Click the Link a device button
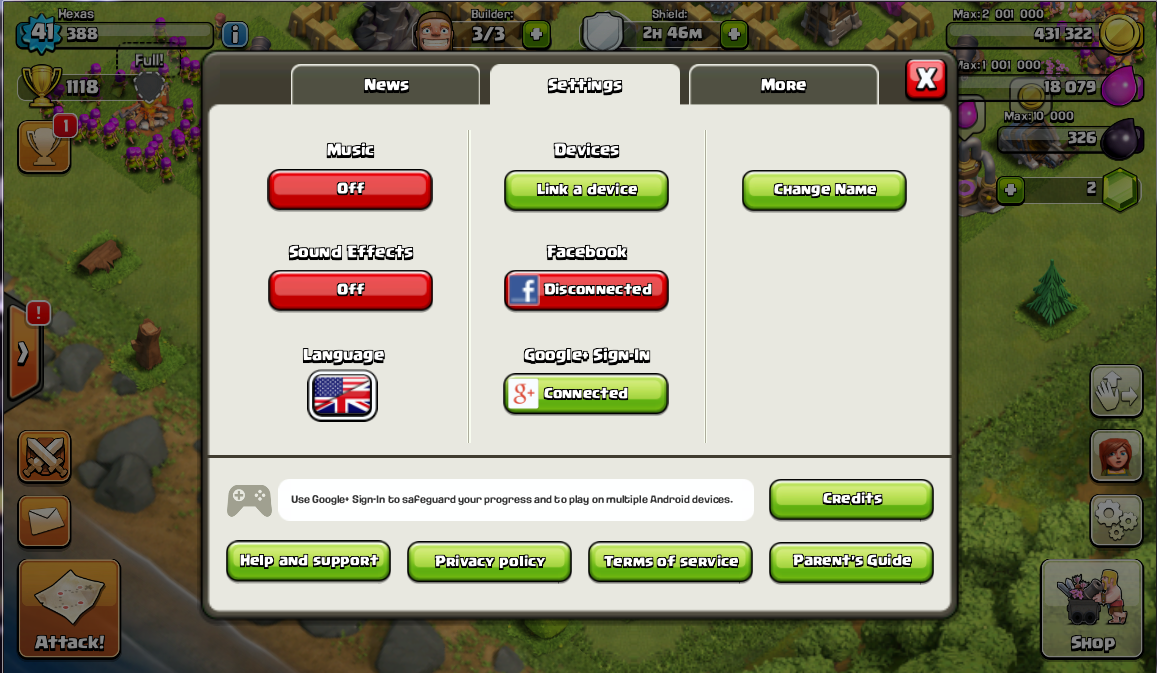 click(x=586, y=189)
